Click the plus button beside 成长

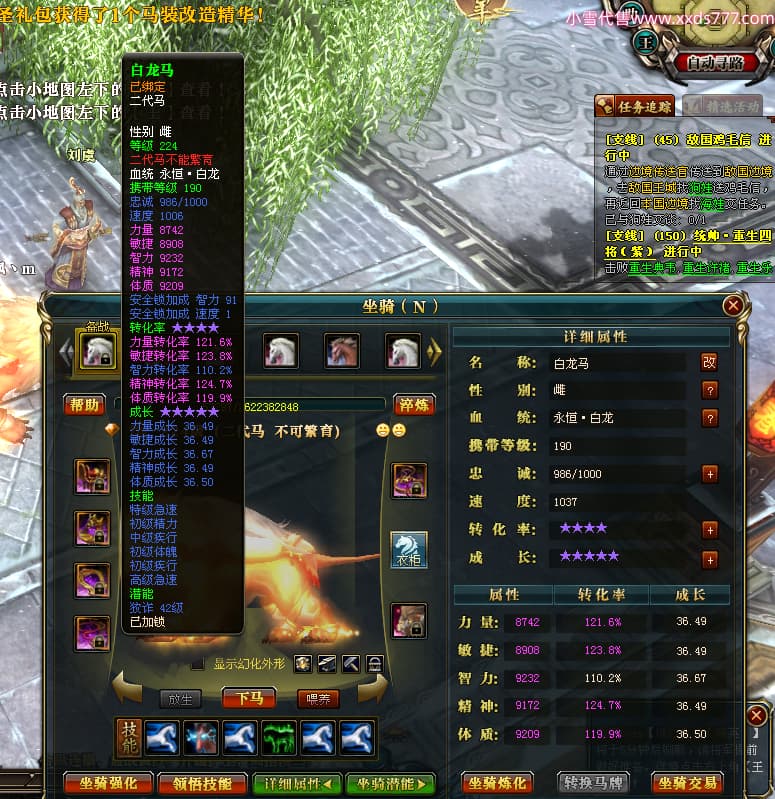pyautogui.click(x=710, y=559)
